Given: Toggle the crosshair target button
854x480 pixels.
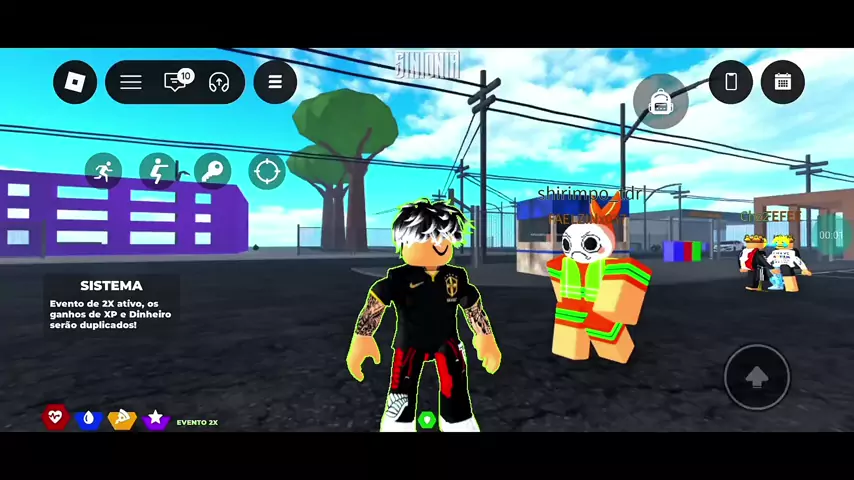Looking at the screenshot, I should [267, 172].
